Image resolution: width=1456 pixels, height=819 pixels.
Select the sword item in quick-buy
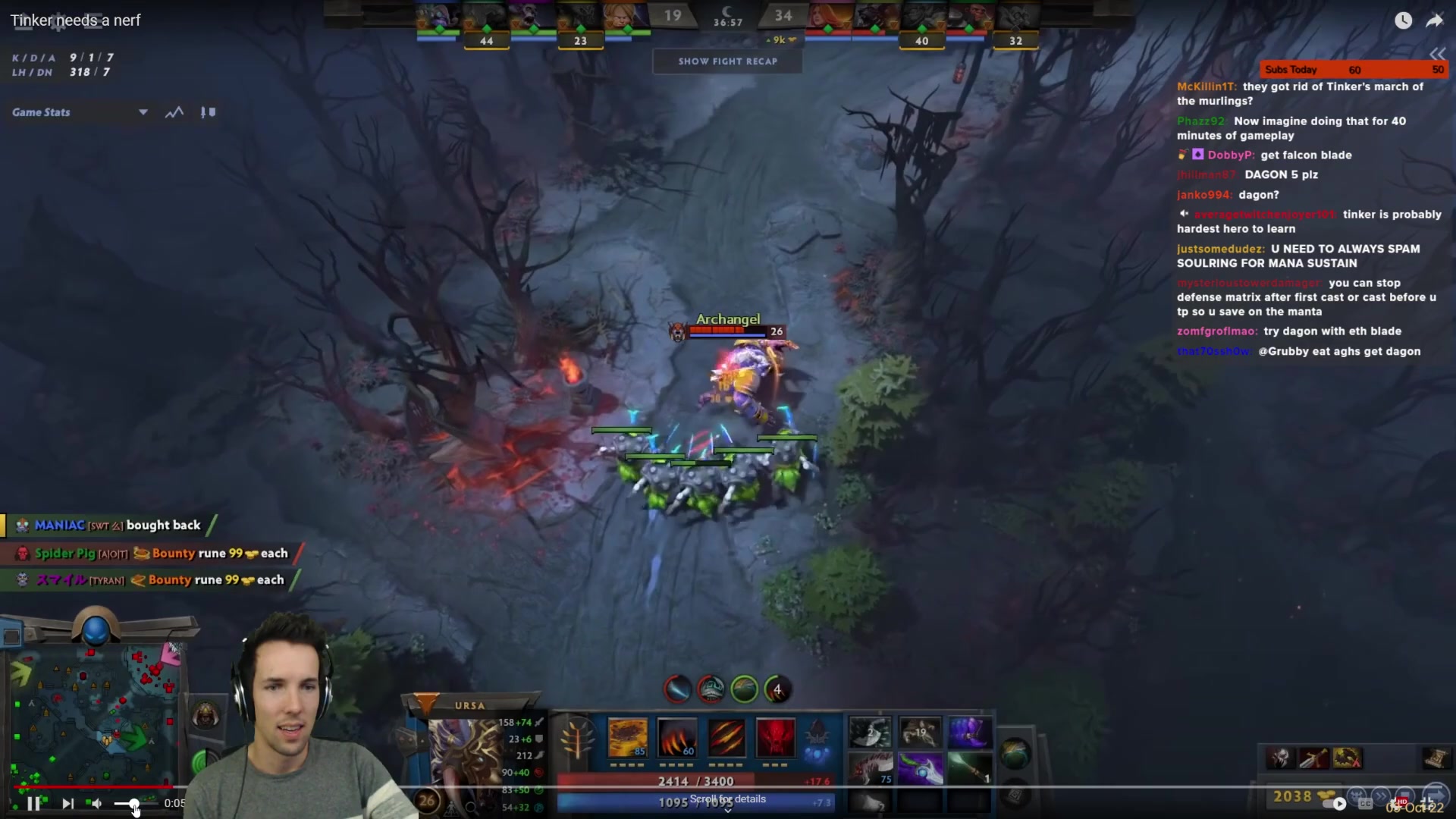pos(1313,758)
